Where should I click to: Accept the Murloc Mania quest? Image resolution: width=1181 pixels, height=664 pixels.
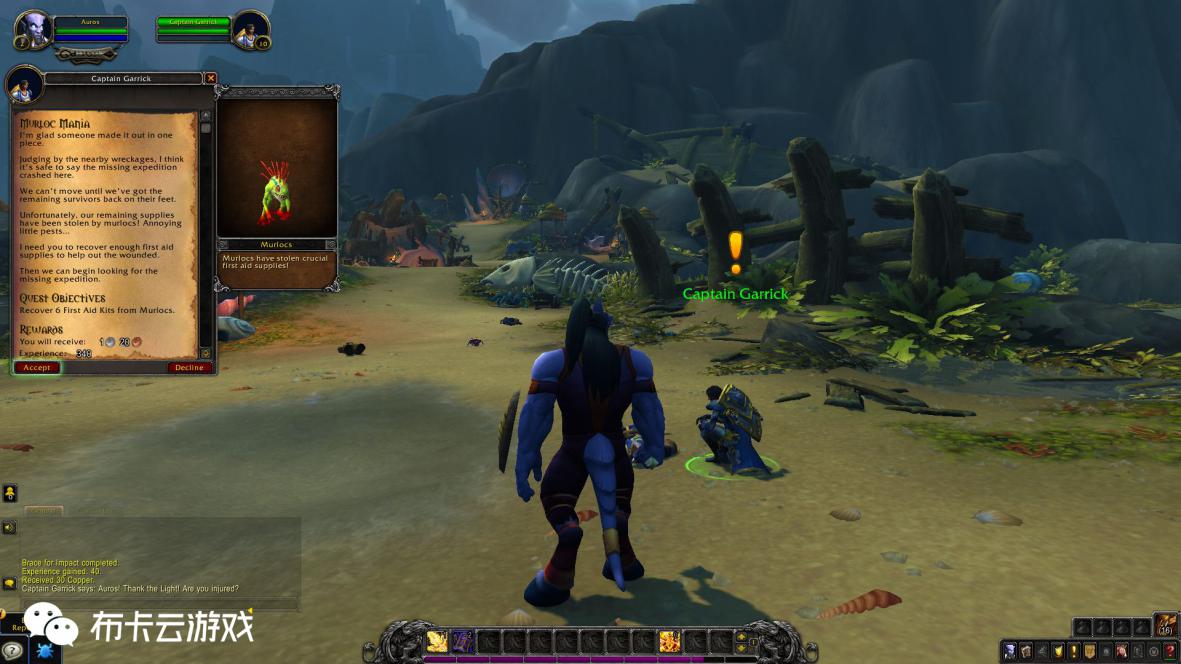(x=37, y=368)
